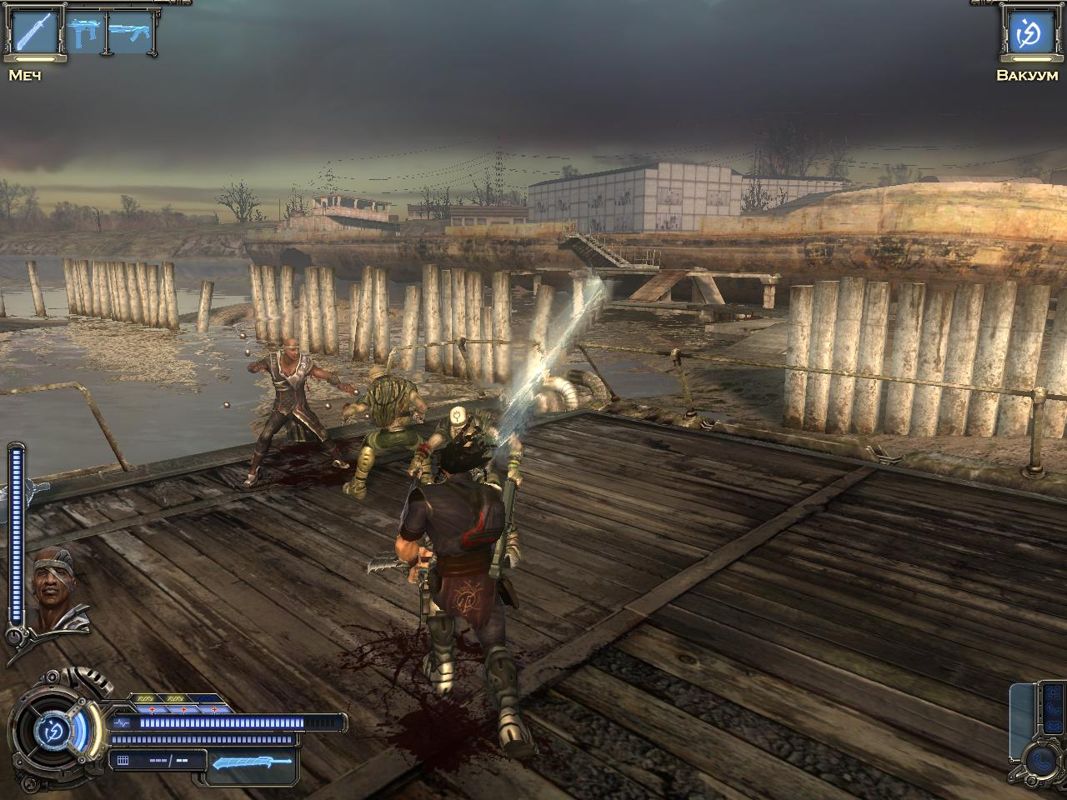This screenshot has width=1067, height=800.
Task: Switch to the submachine gun slot
Action: (85, 32)
